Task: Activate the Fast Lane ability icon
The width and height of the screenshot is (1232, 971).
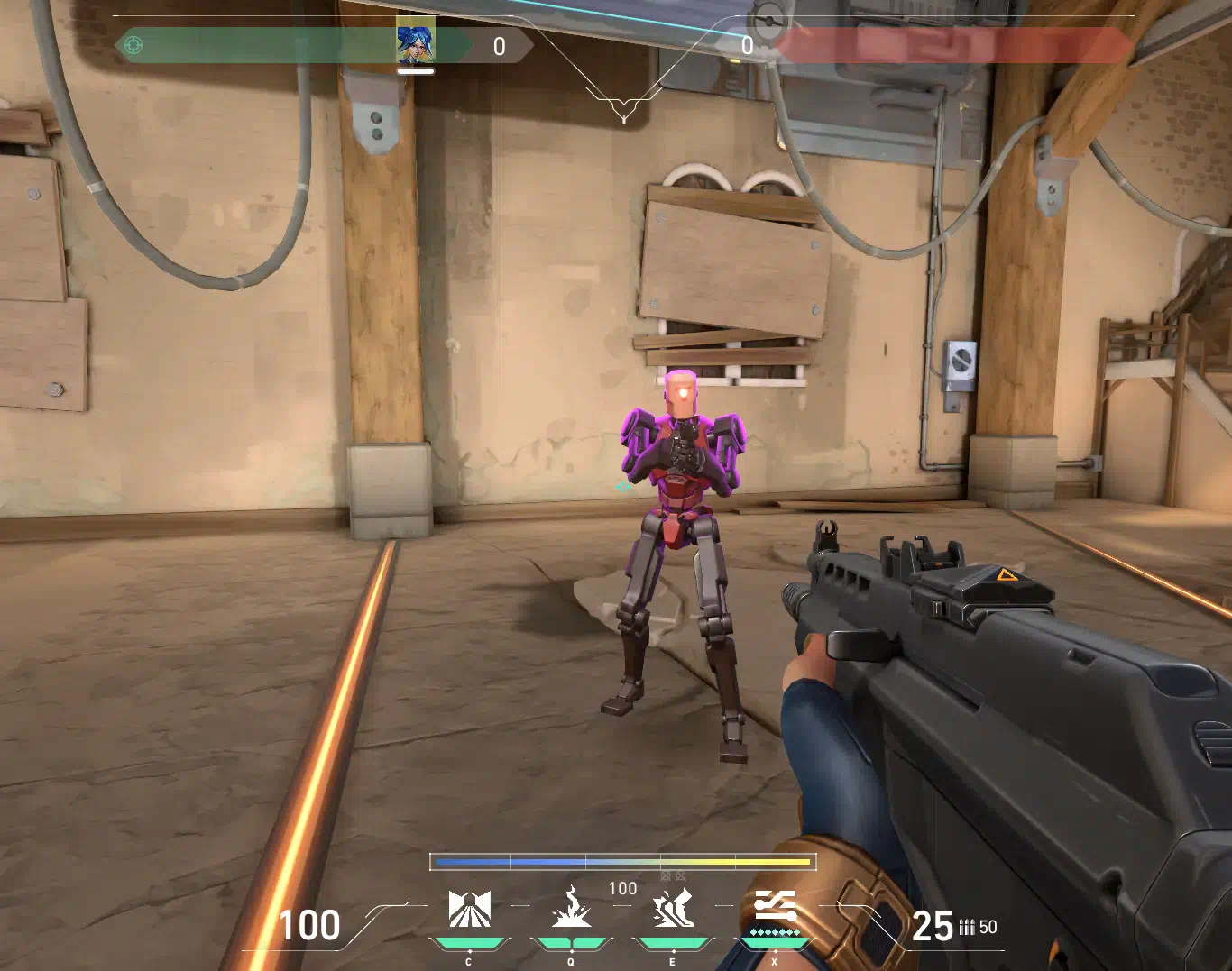Action: [x=470, y=909]
